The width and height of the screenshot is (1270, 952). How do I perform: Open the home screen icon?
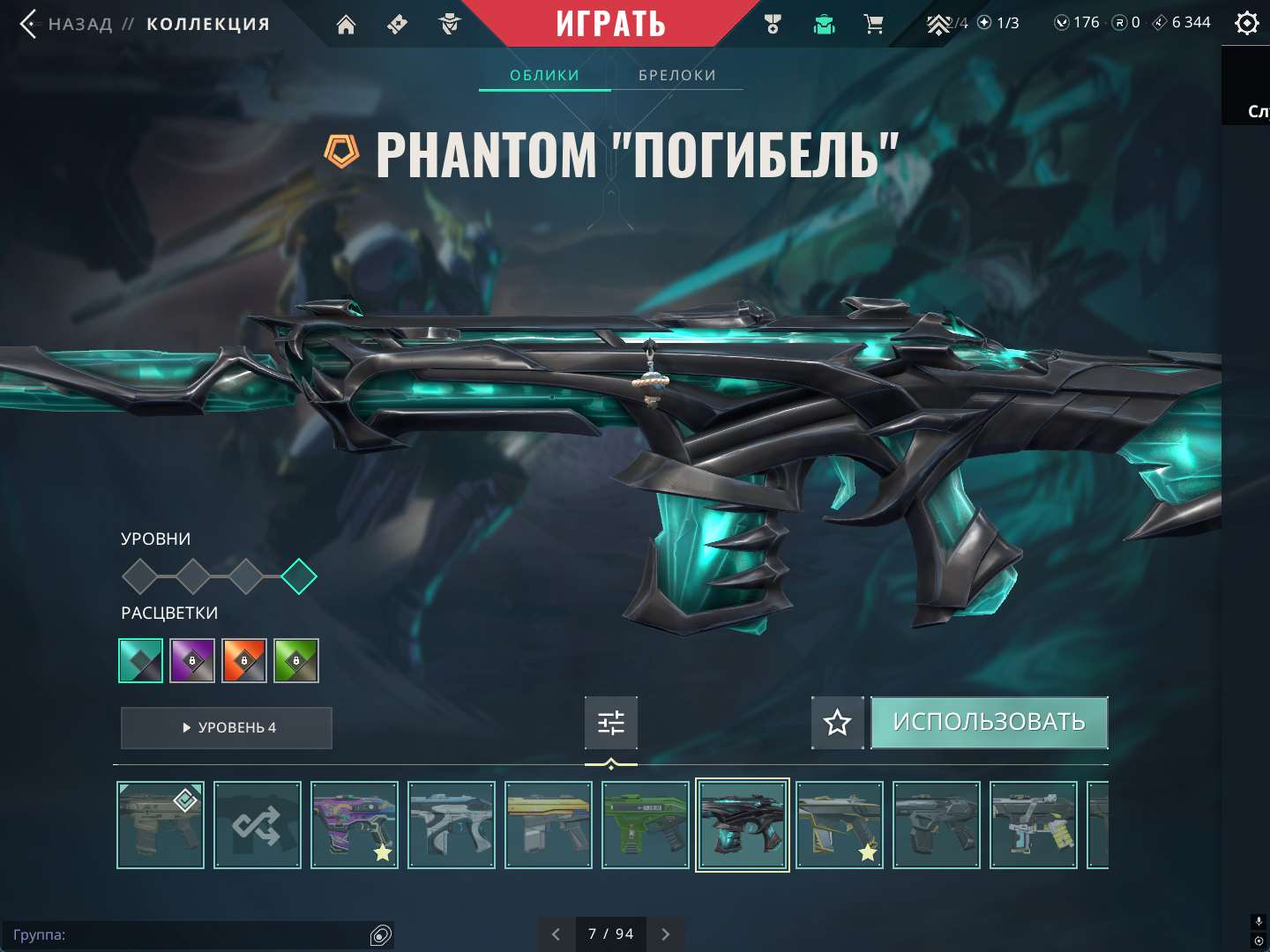[345, 25]
